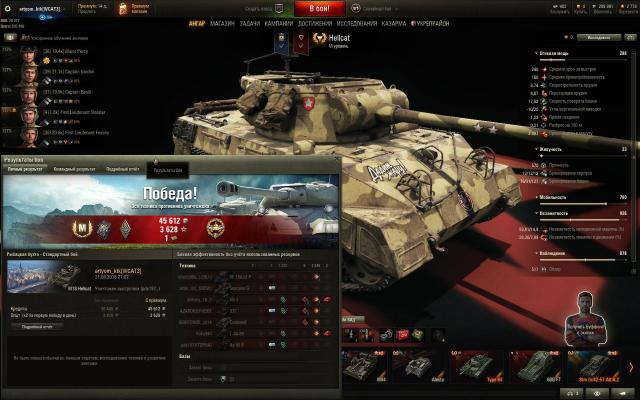640x400 pixels.
Task: Open the Кампании section
Action: tap(281, 23)
